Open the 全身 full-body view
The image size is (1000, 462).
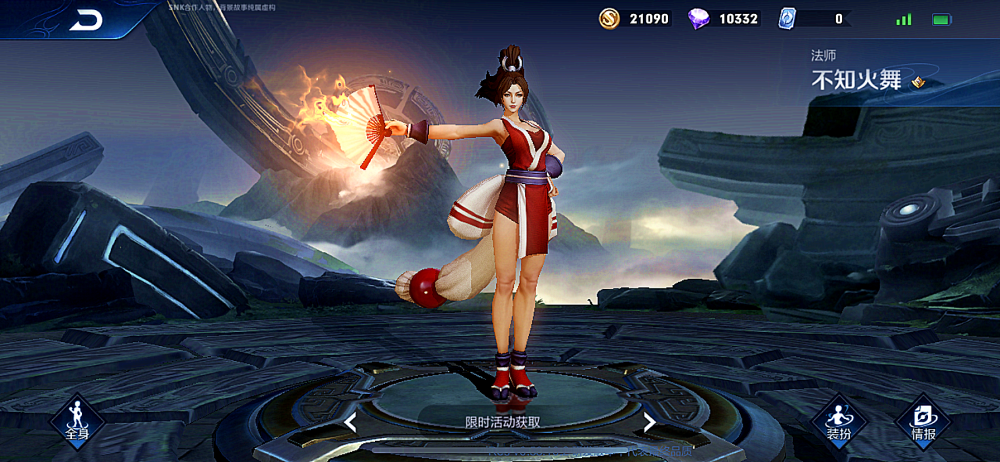[x=77, y=421]
